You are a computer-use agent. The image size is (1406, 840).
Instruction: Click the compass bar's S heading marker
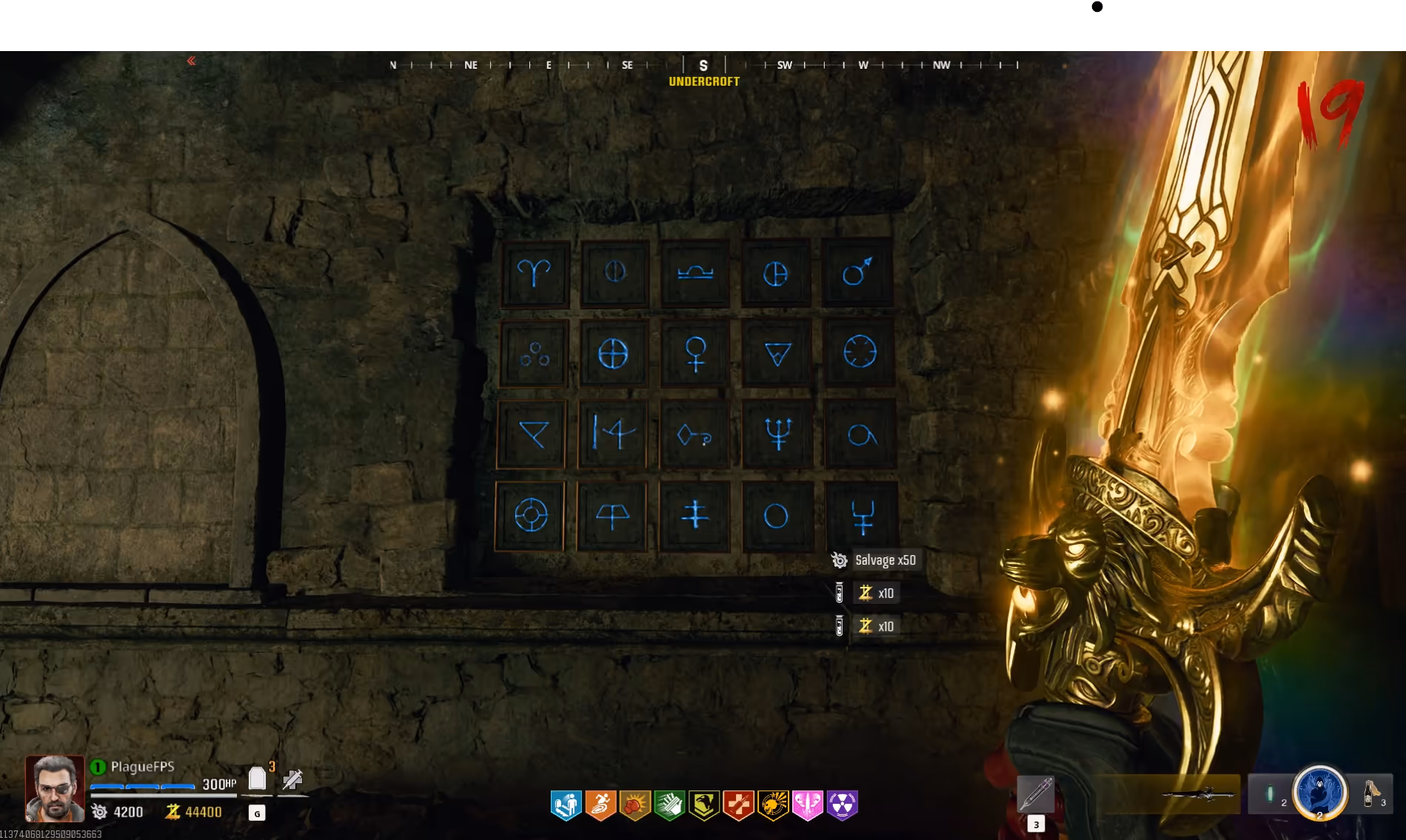point(703,65)
